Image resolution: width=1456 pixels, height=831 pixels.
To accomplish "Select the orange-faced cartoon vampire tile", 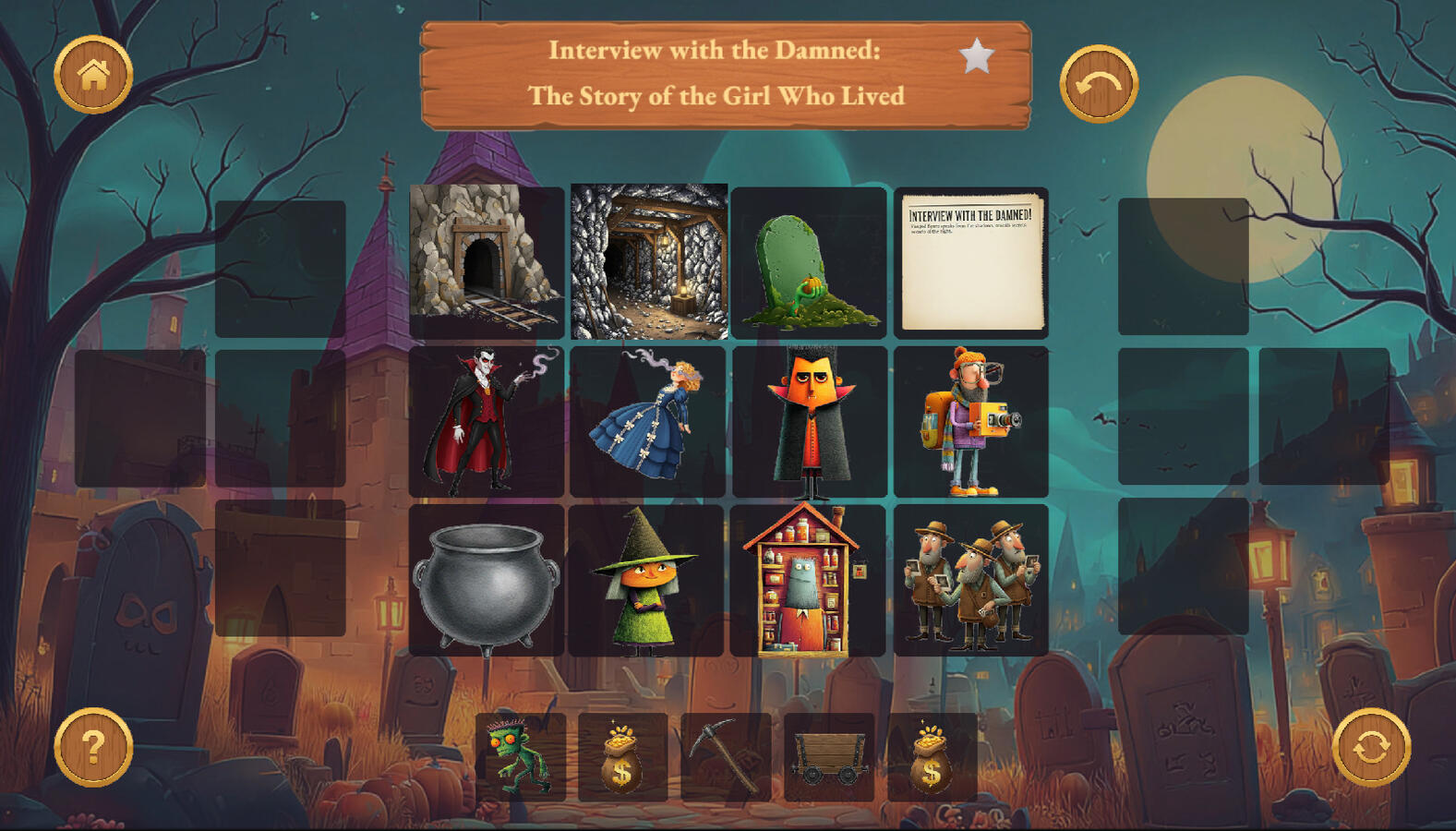I will point(809,421).
